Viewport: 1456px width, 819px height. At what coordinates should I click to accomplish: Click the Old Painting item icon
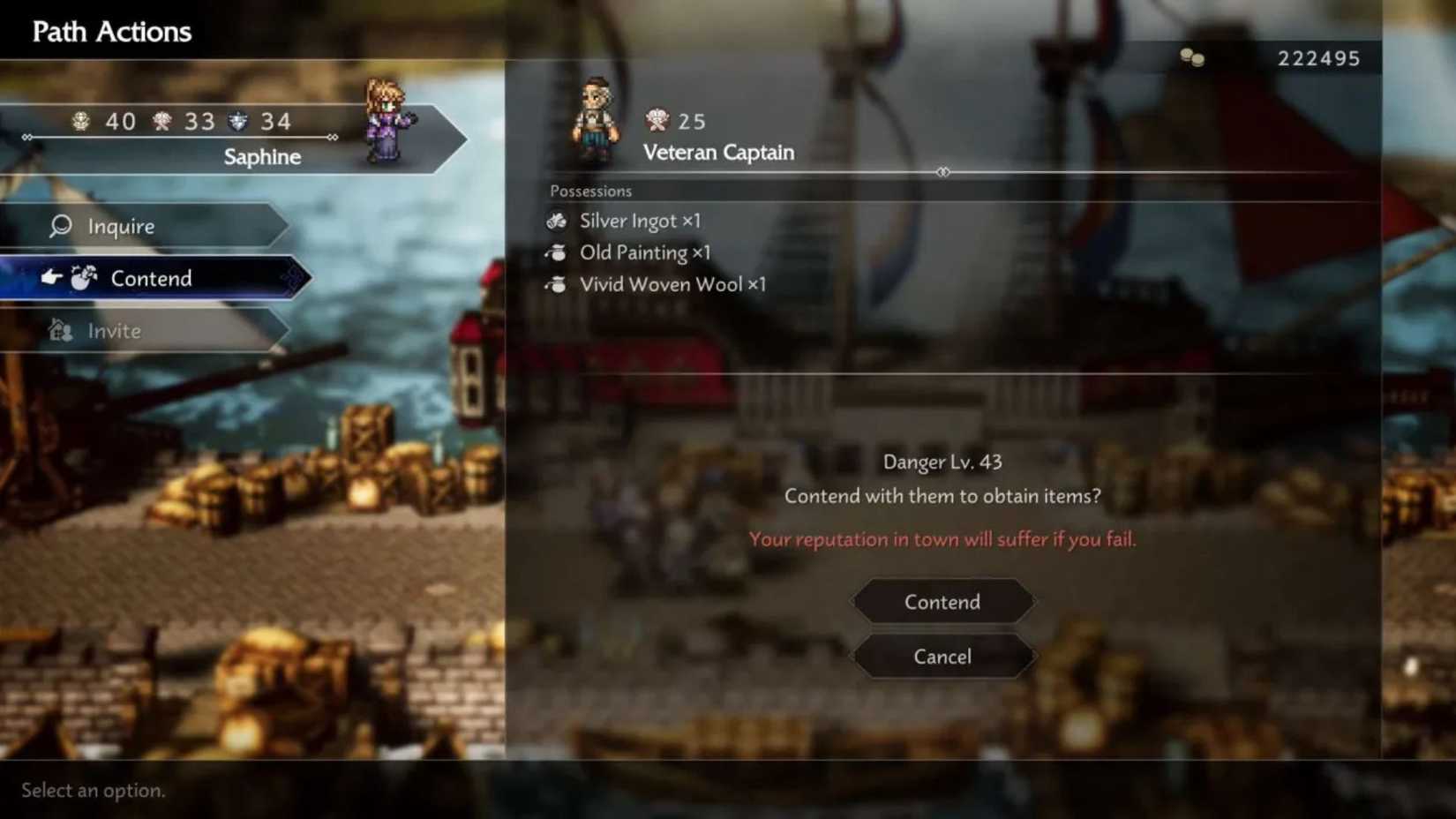(558, 252)
